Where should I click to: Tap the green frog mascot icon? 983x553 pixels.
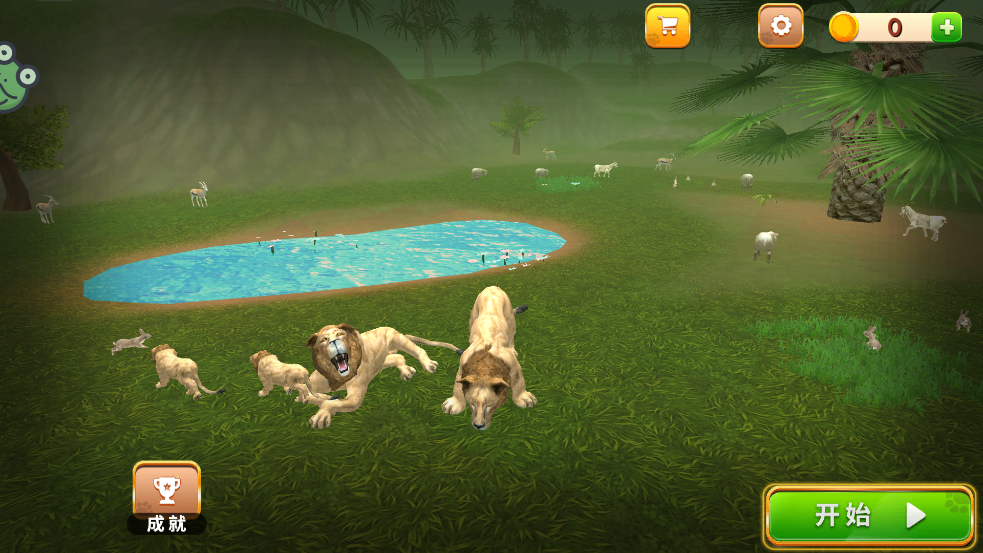point(14,78)
